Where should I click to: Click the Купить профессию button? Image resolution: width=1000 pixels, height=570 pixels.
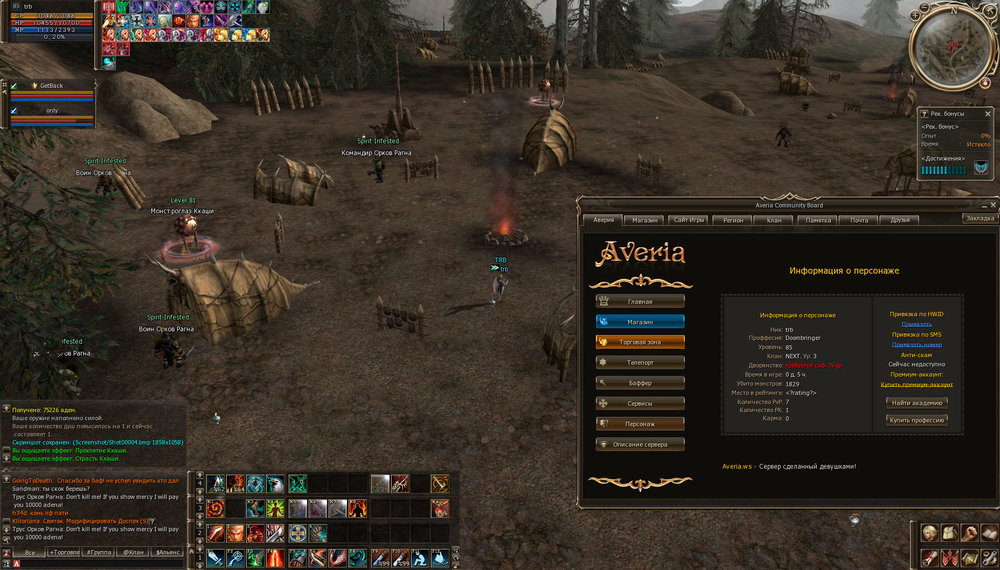917,420
